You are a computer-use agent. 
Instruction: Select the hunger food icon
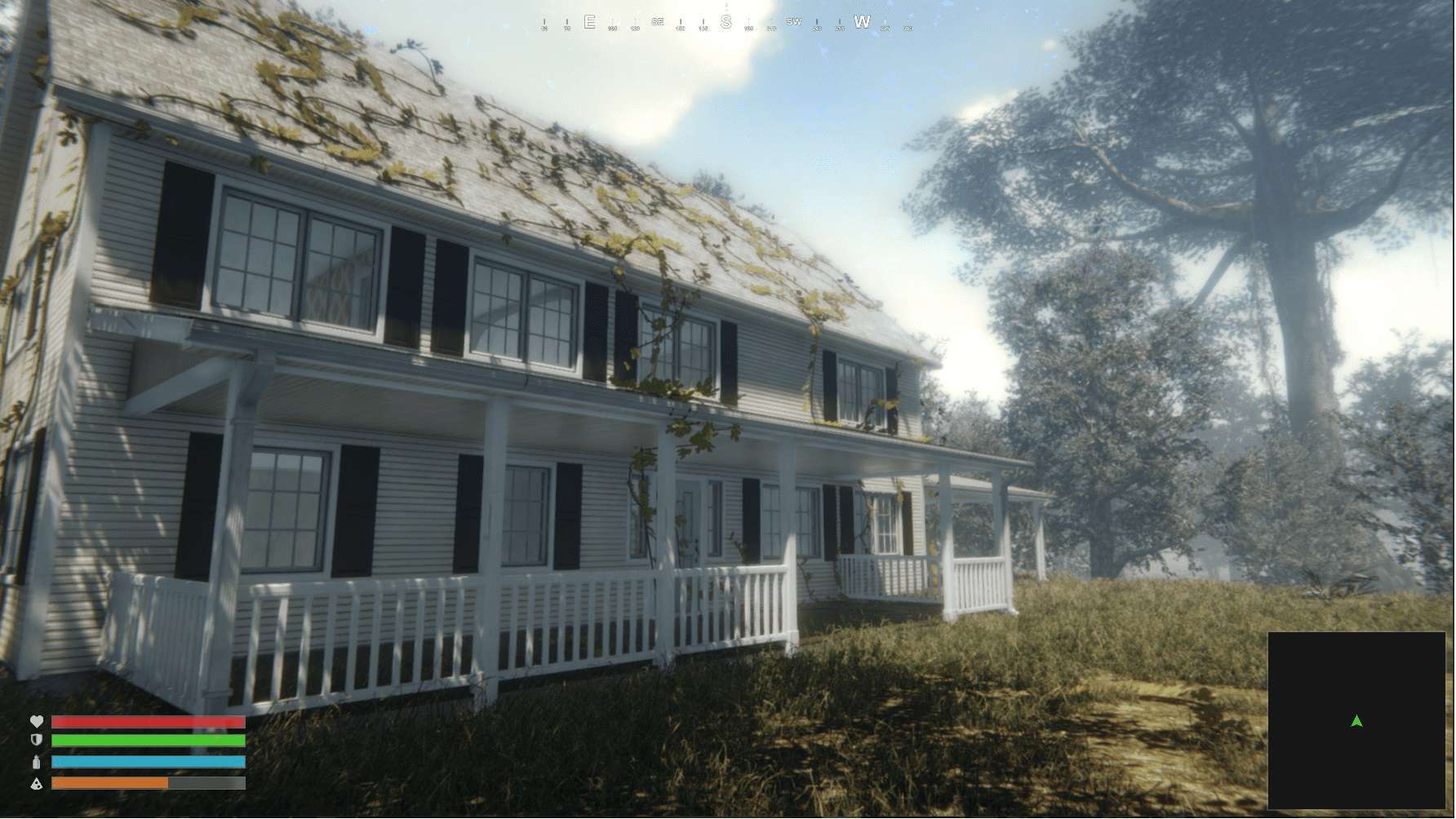tap(36, 783)
